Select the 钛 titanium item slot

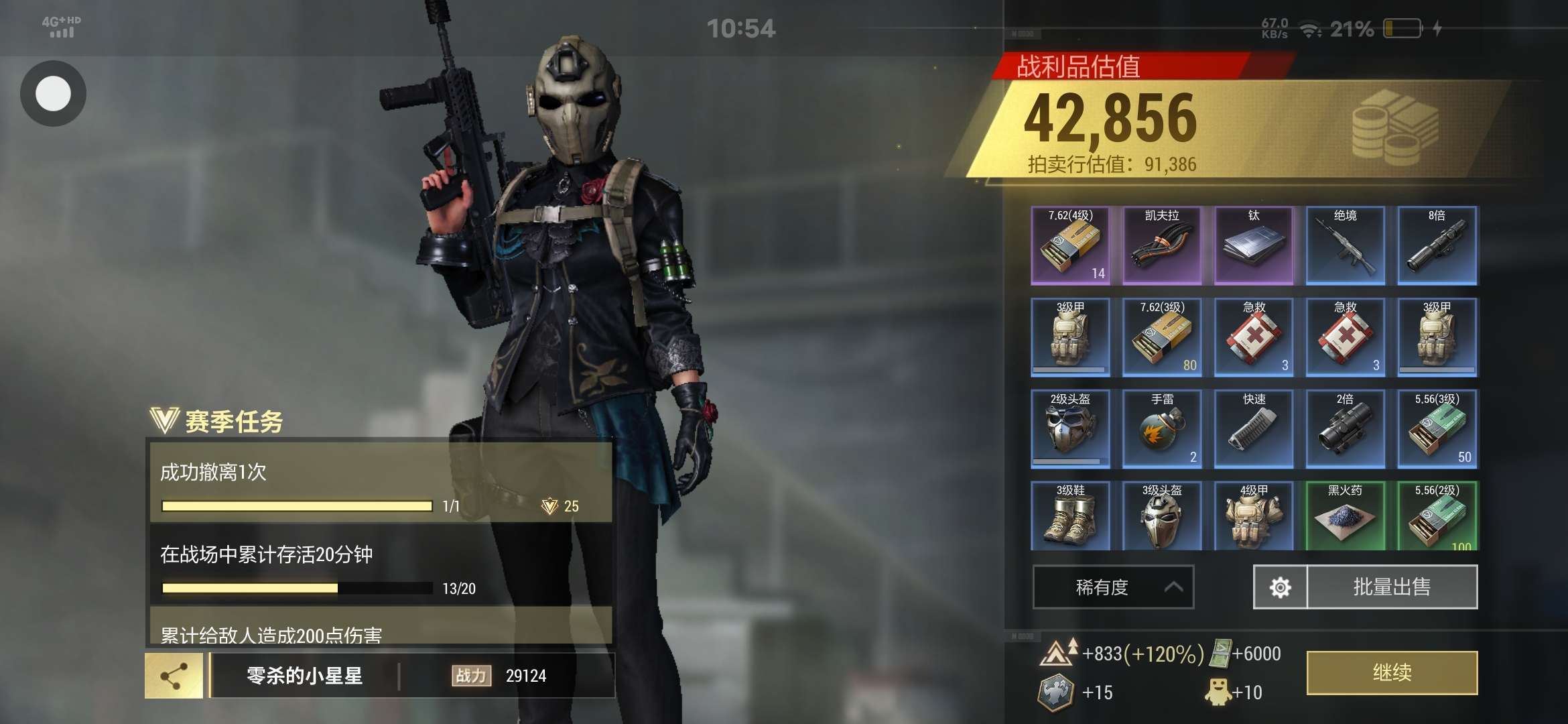coord(1254,245)
